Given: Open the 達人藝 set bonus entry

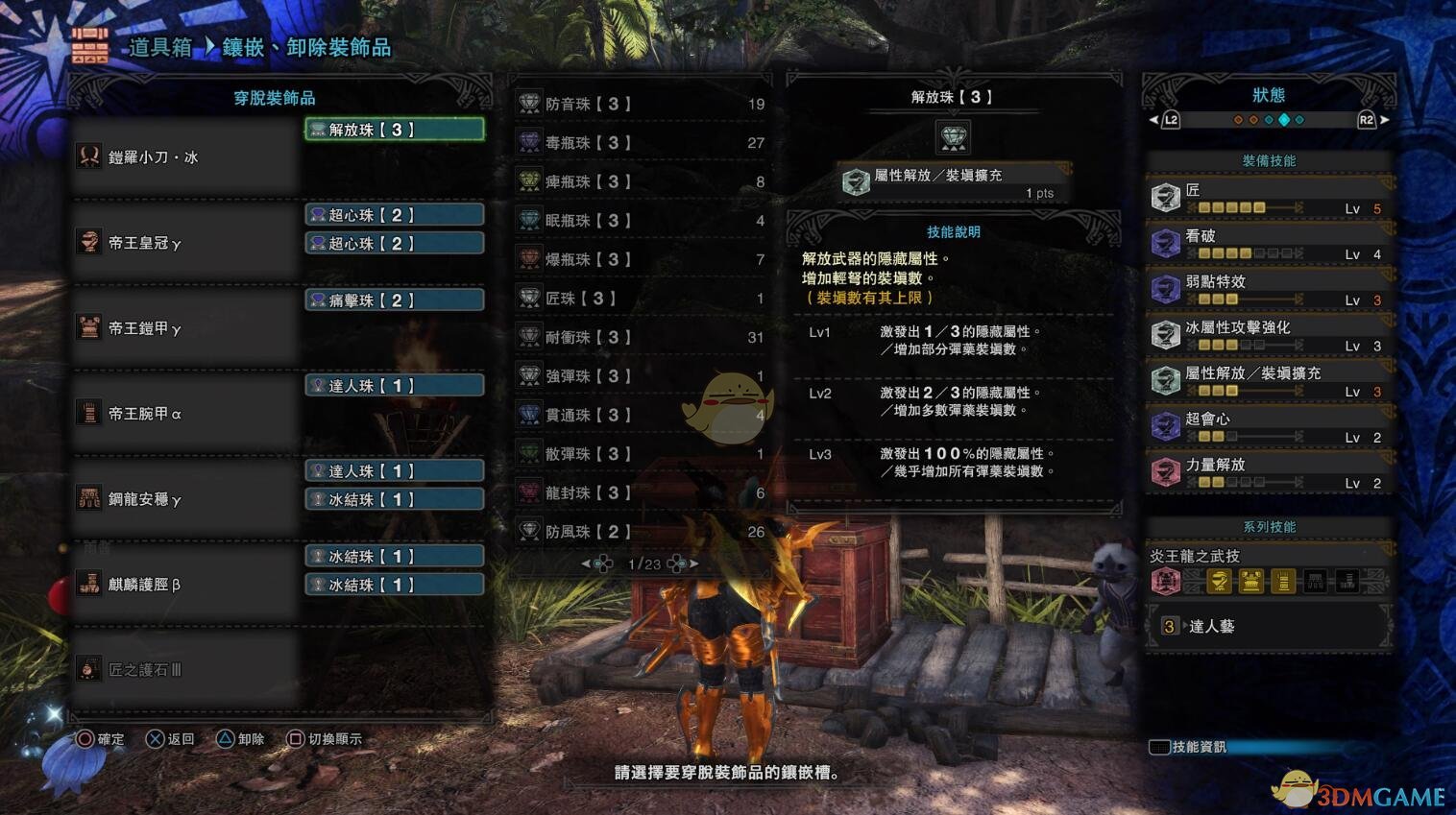Looking at the screenshot, I should pos(1268,627).
